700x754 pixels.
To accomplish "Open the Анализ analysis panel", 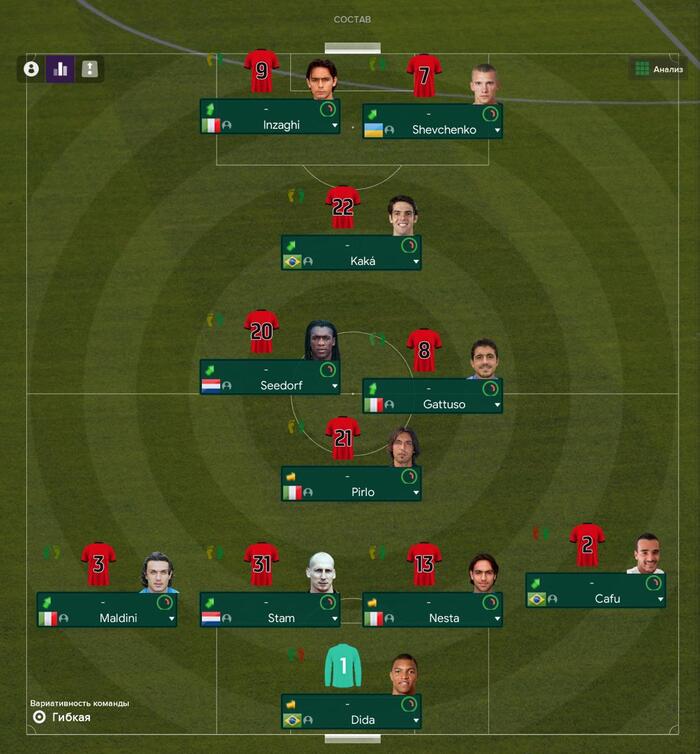I will click(x=658, y=69).
